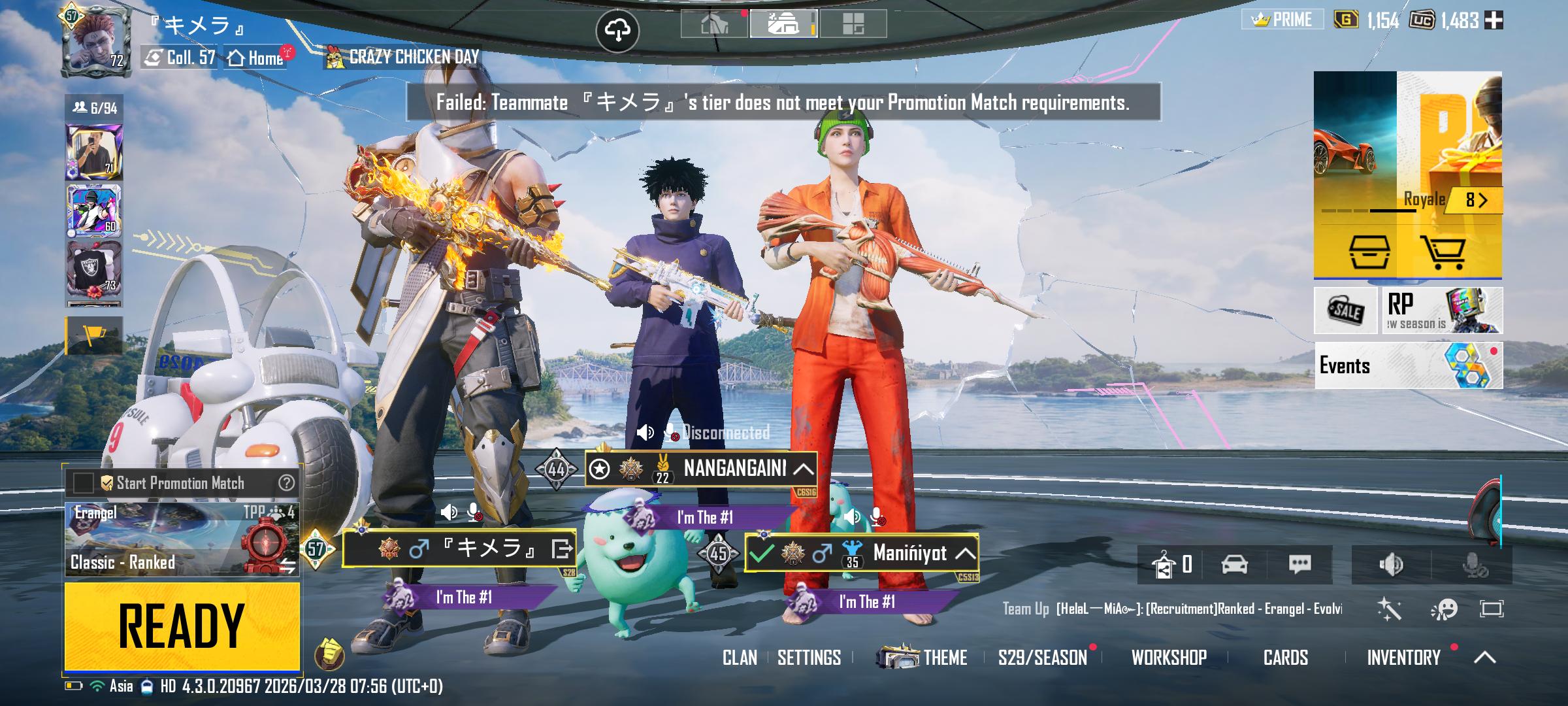This screenshot has height=706, width=1568.
Task: View the RP season pass
Action: tap(1442, 311)
